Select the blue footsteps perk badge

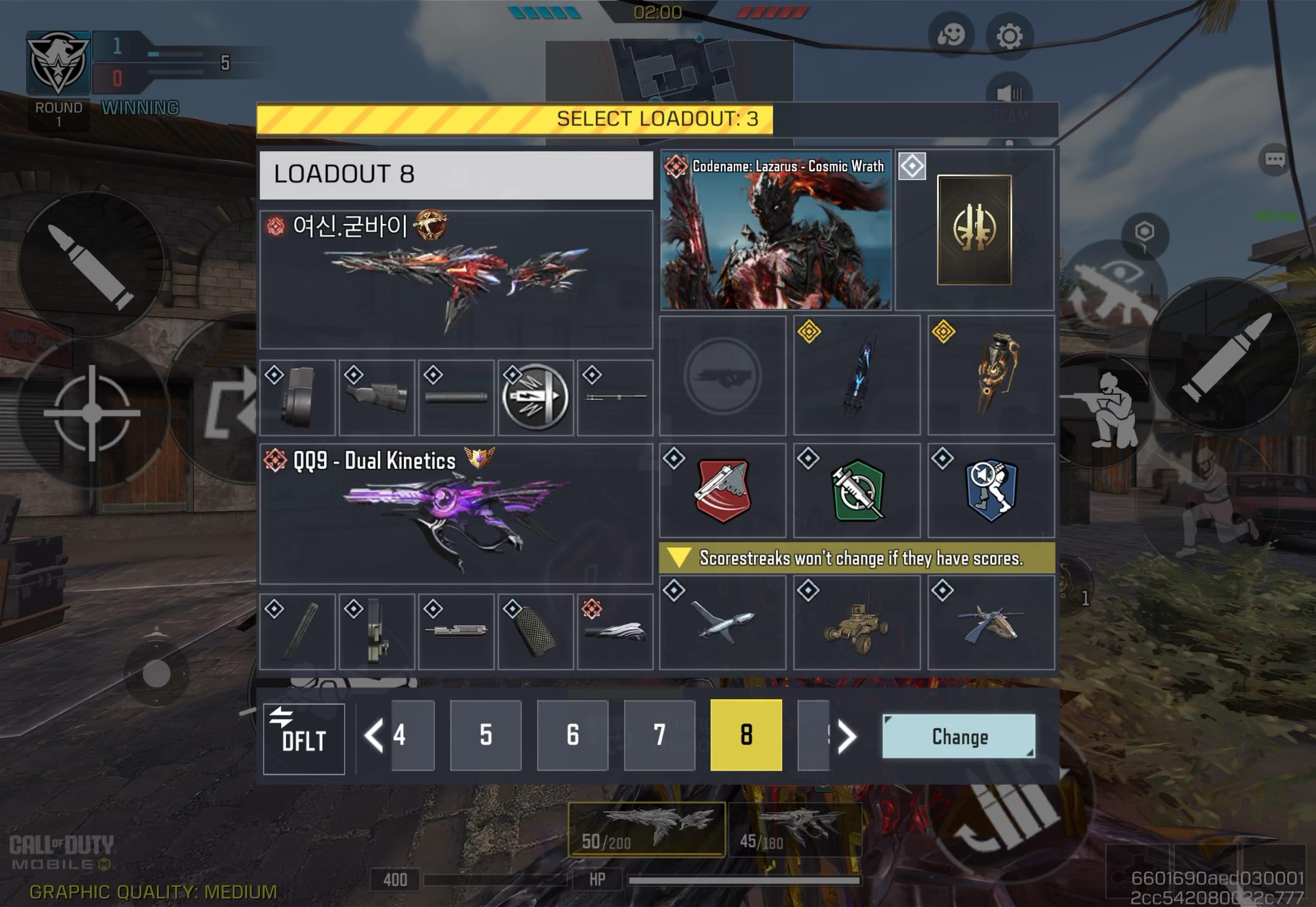(x=991, y=490)
